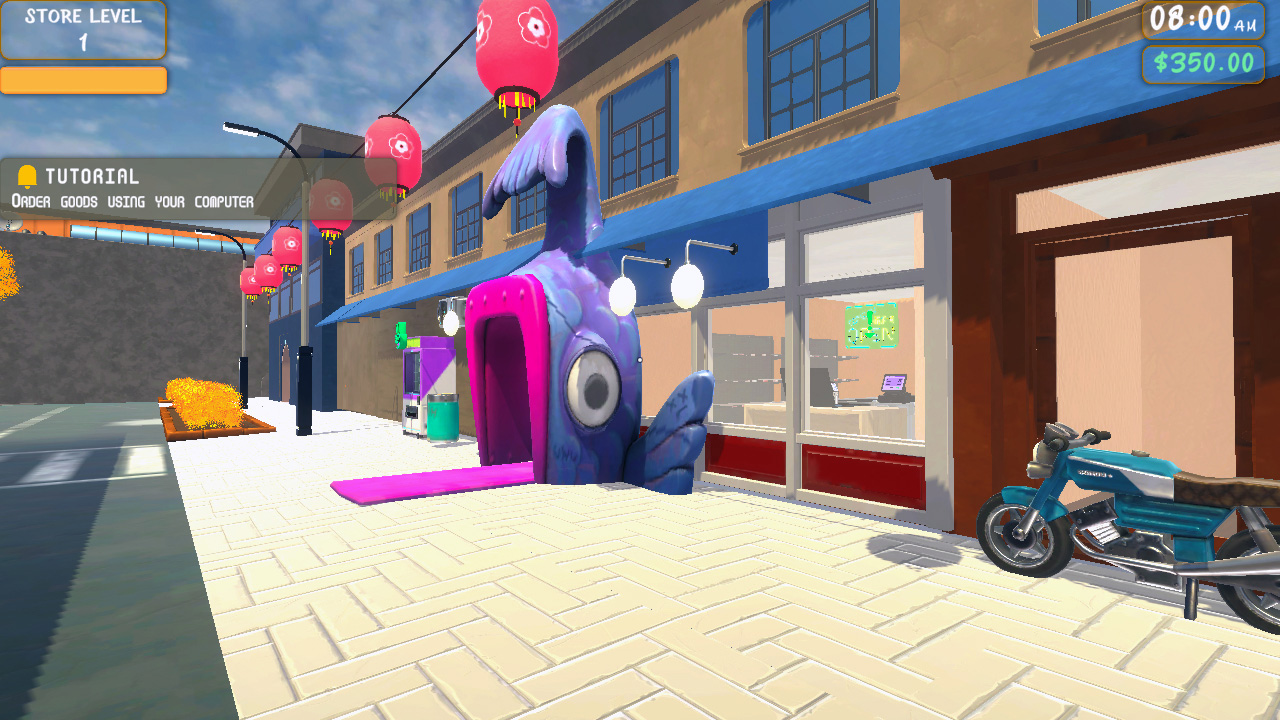This screenshot has height=720, width=1280.
Task: Select the teal trash can
Action: coord(444,420)
